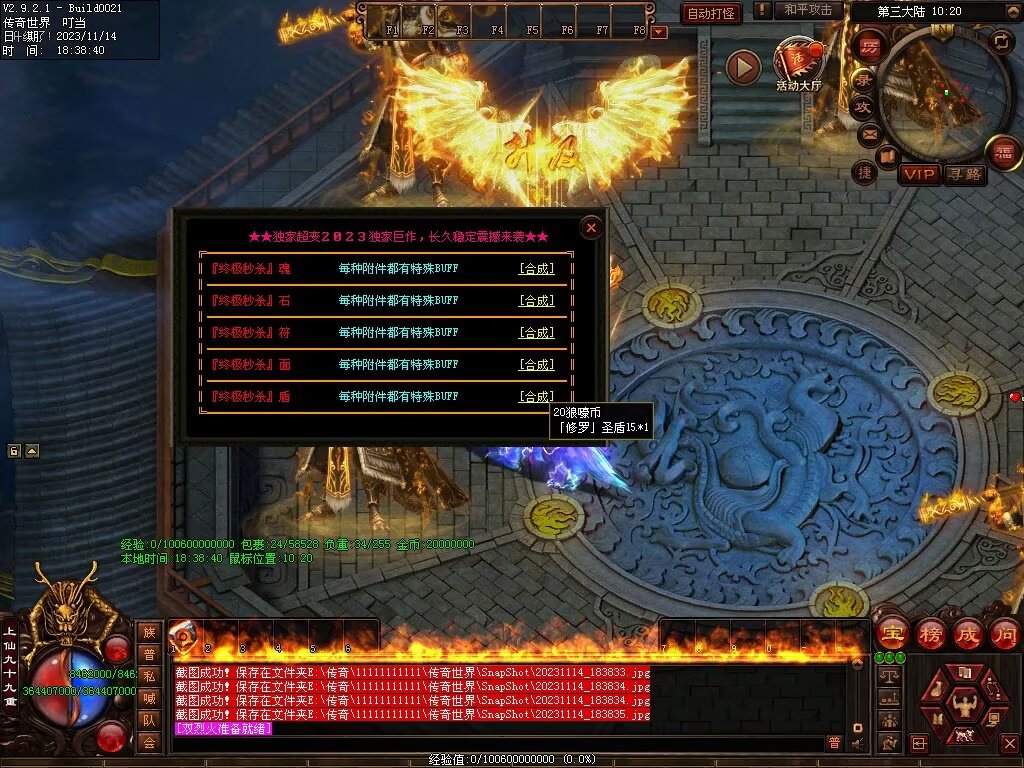The height and width of the screenshot is (768, 1024).
Task: Use the skill in hotbar slot 1
Action: [x=184, y=635]
